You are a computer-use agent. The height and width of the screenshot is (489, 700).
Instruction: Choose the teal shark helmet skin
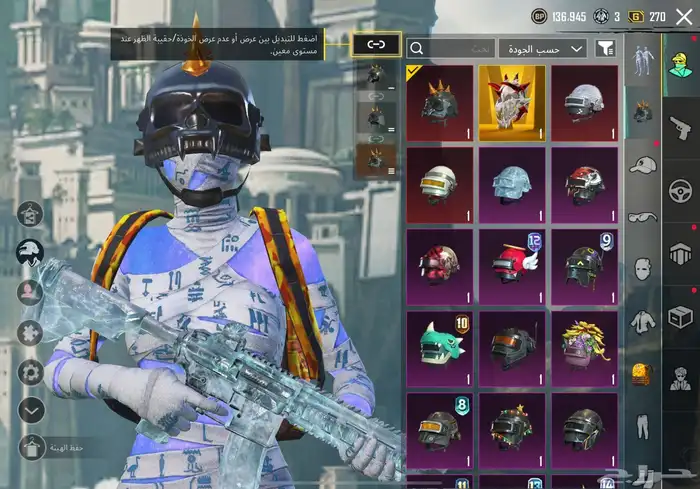tap(440, 349)
